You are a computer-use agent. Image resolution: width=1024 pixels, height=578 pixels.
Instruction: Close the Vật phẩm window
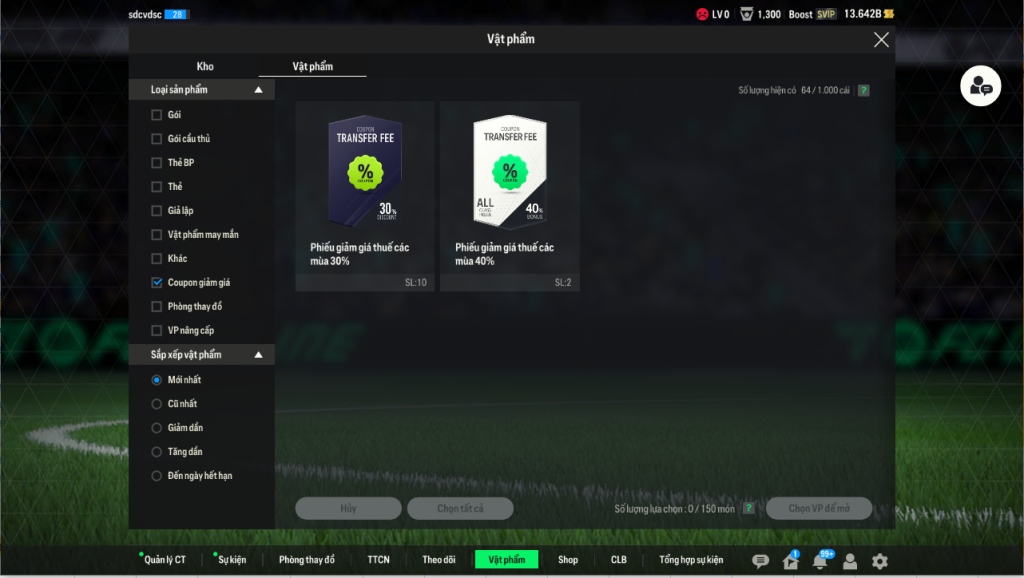coord(881,40)
